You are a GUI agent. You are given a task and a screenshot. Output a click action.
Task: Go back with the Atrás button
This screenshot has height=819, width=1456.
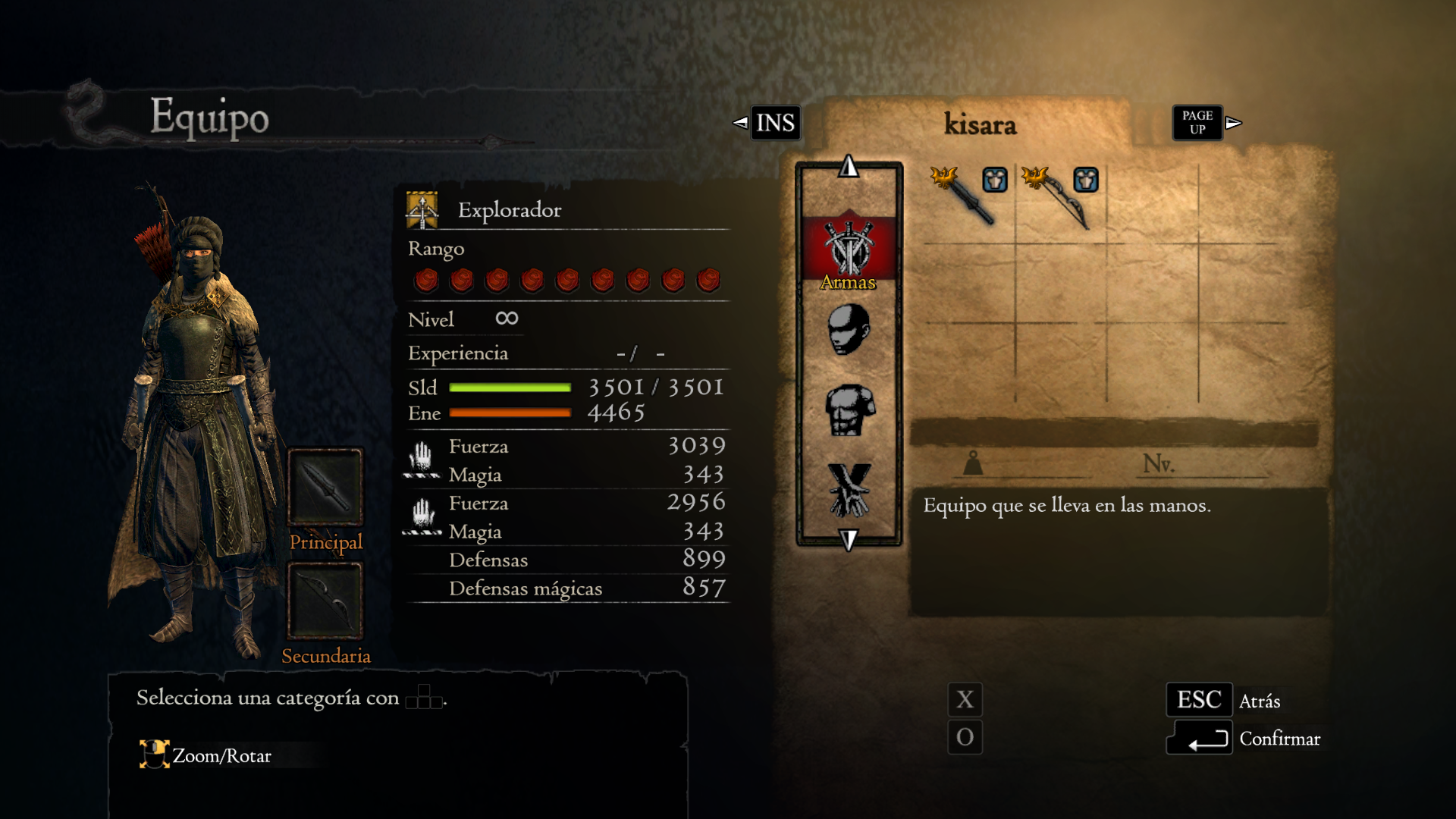click(1199, 700)
